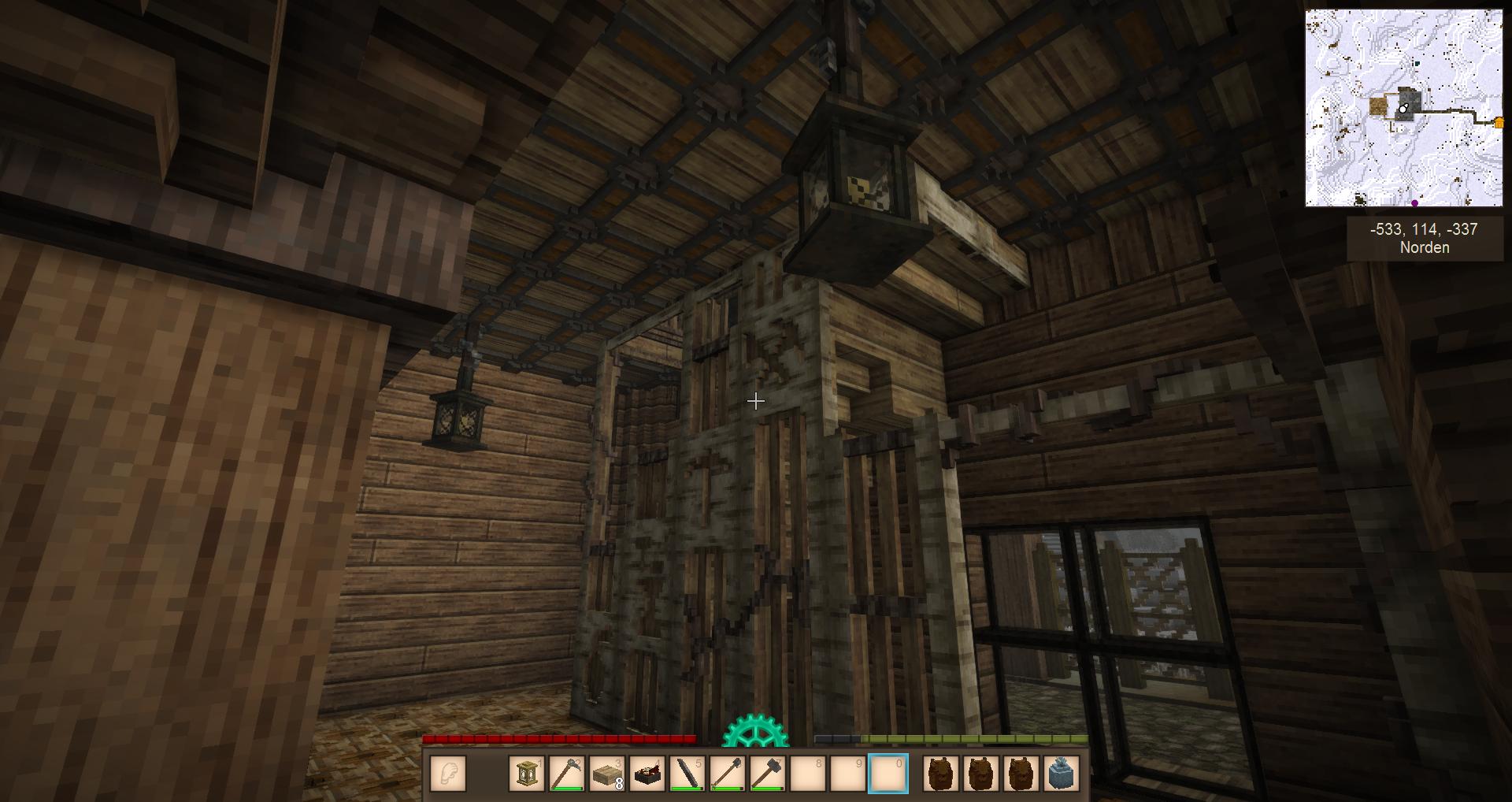Click the off-hand slot with hand outline
Image resolution: width=1512 pixels, height=802 pixels.
click(x=448, y=773)
